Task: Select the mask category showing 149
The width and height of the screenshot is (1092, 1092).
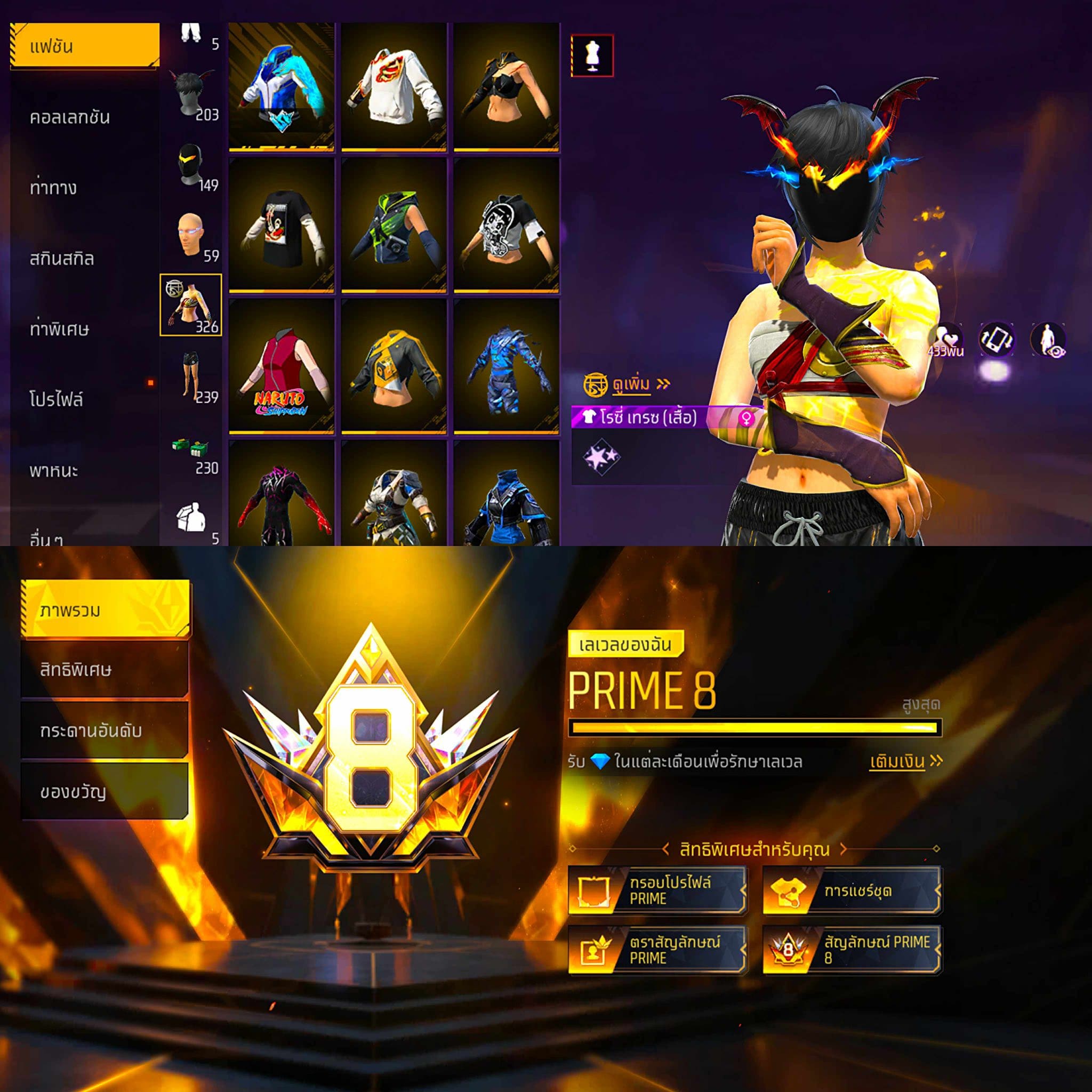Action: click(x=192, y=166)
